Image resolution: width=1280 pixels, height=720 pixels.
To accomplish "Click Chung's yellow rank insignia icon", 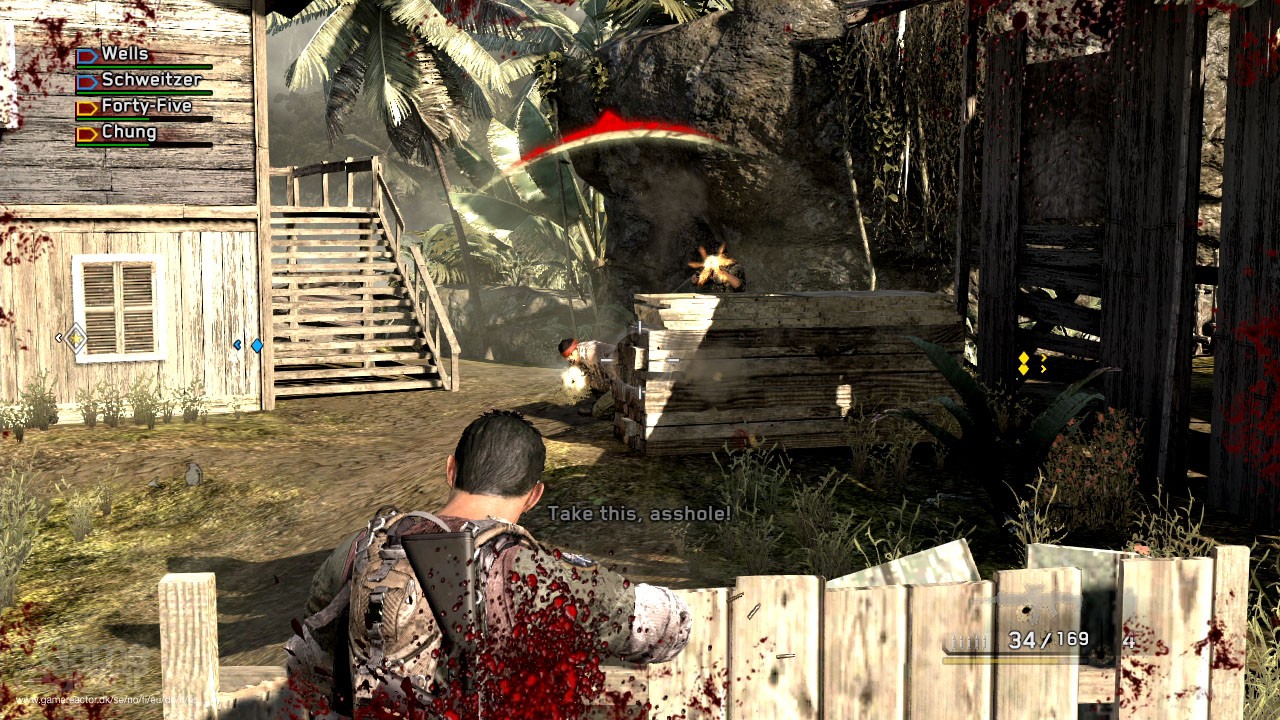I will (88, 133).
